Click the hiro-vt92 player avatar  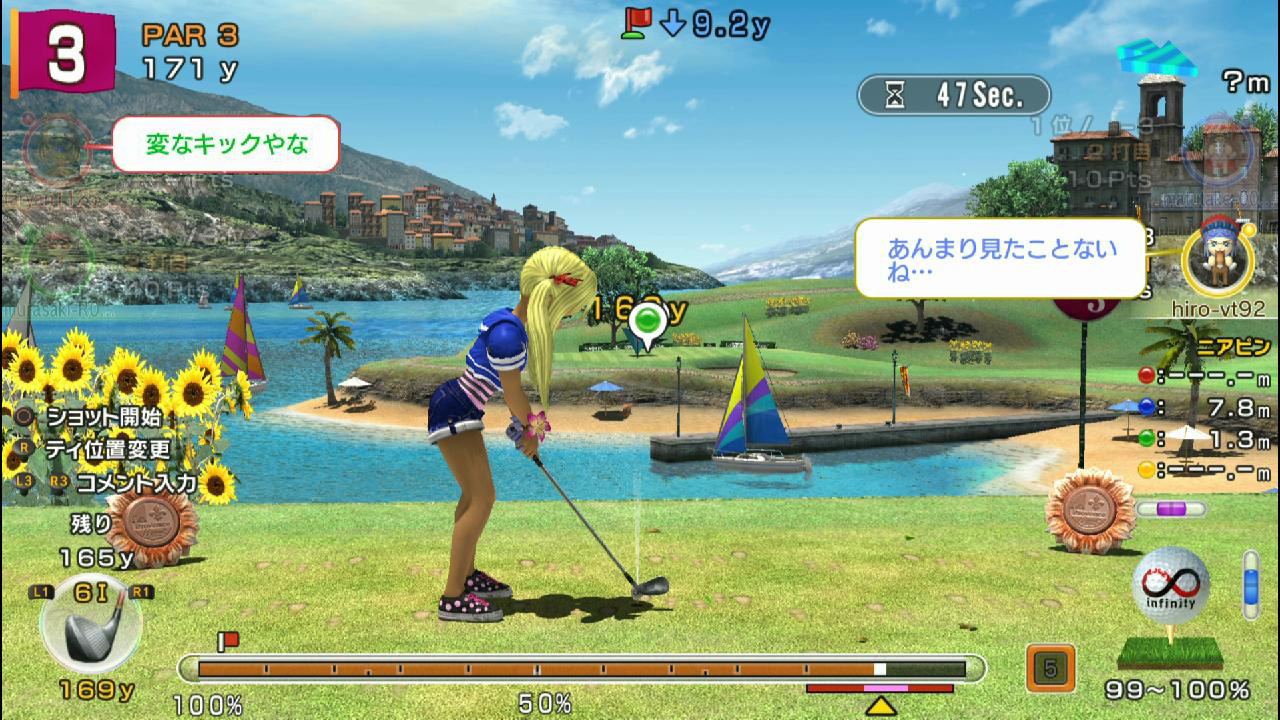(x=1217, y=260)
